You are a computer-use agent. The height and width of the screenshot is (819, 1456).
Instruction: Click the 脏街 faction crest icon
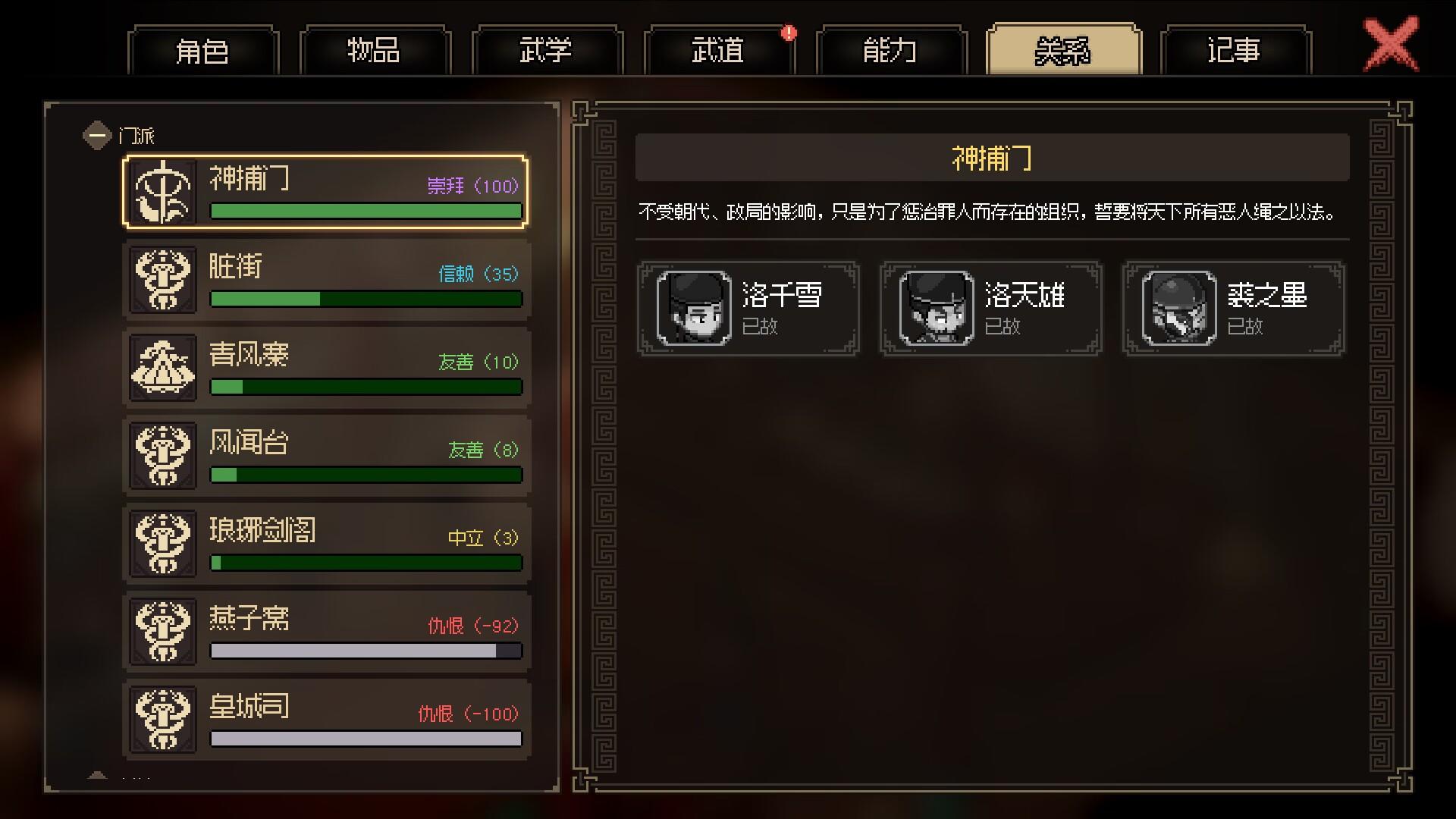tap(162, 279)
